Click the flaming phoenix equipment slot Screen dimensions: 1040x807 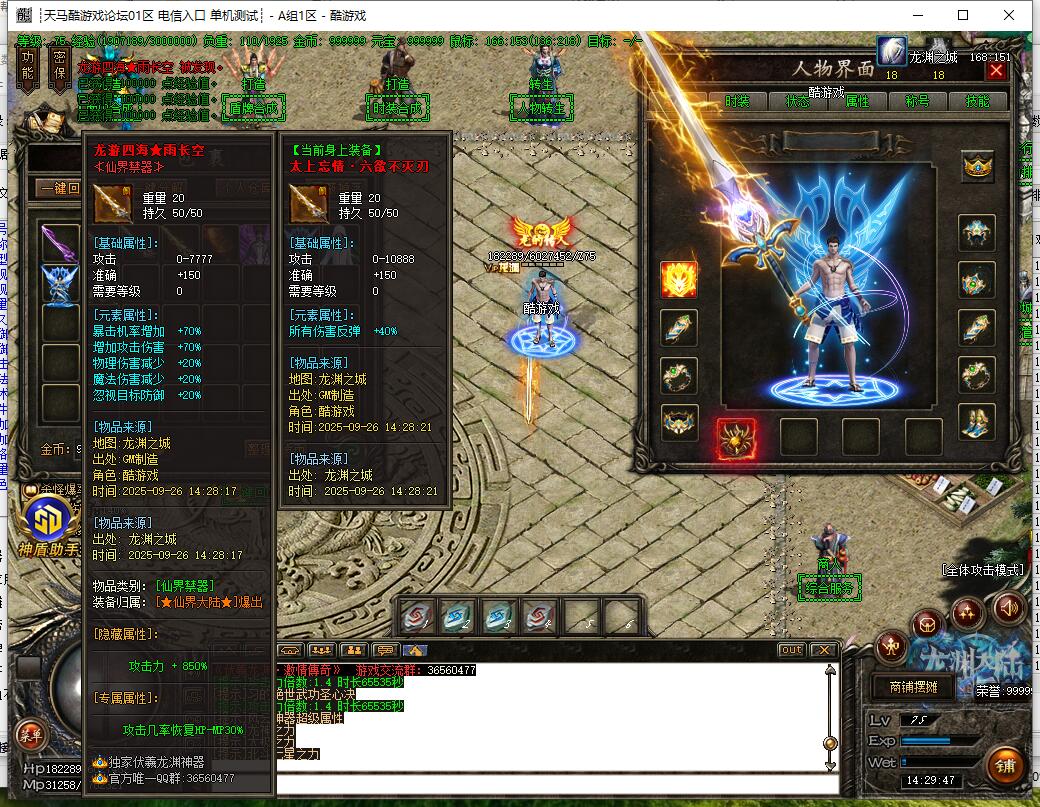click(x=679, y=280)
